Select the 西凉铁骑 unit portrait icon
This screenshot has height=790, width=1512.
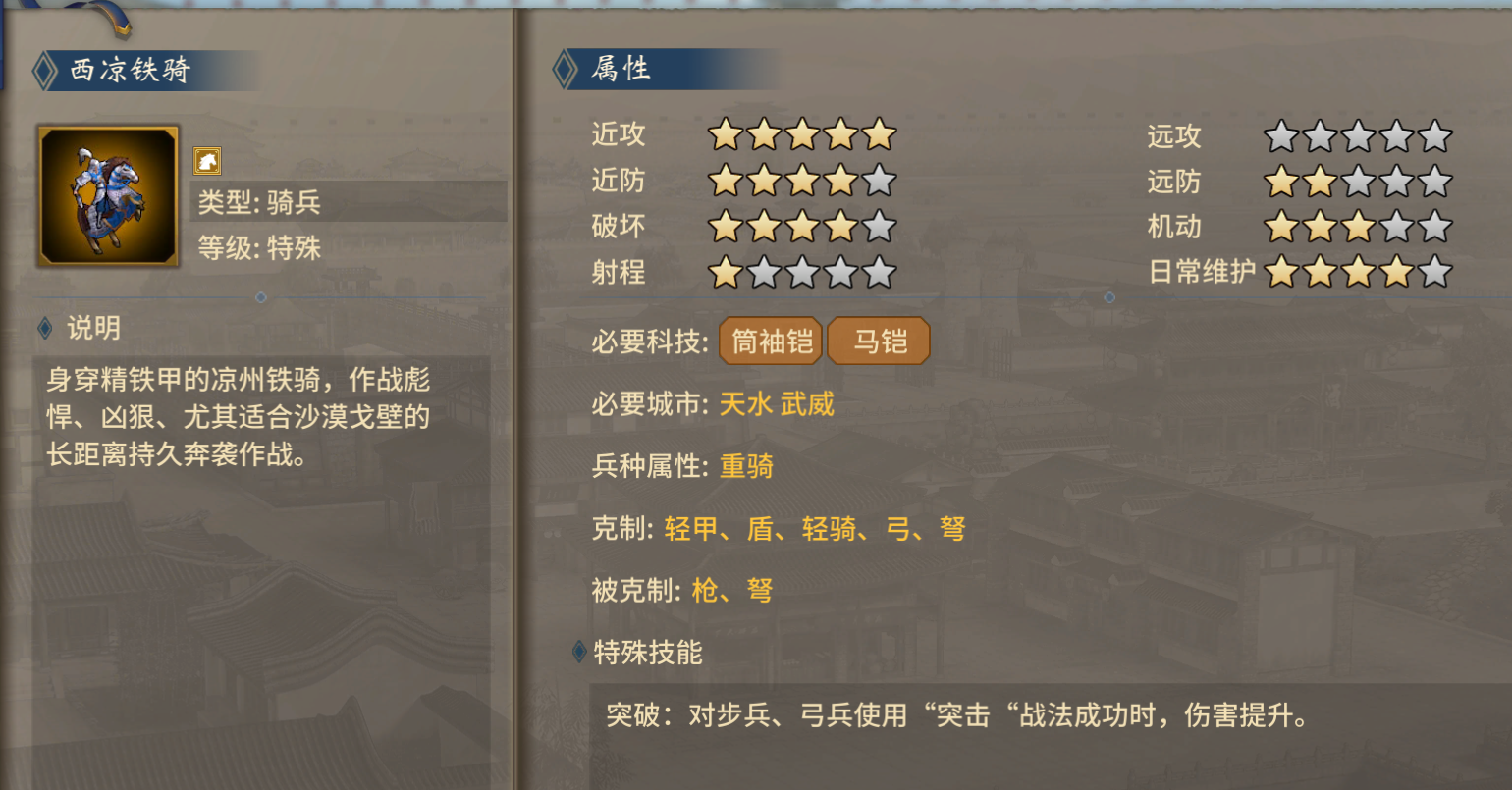pyautogui.click(x=107, y=195)
